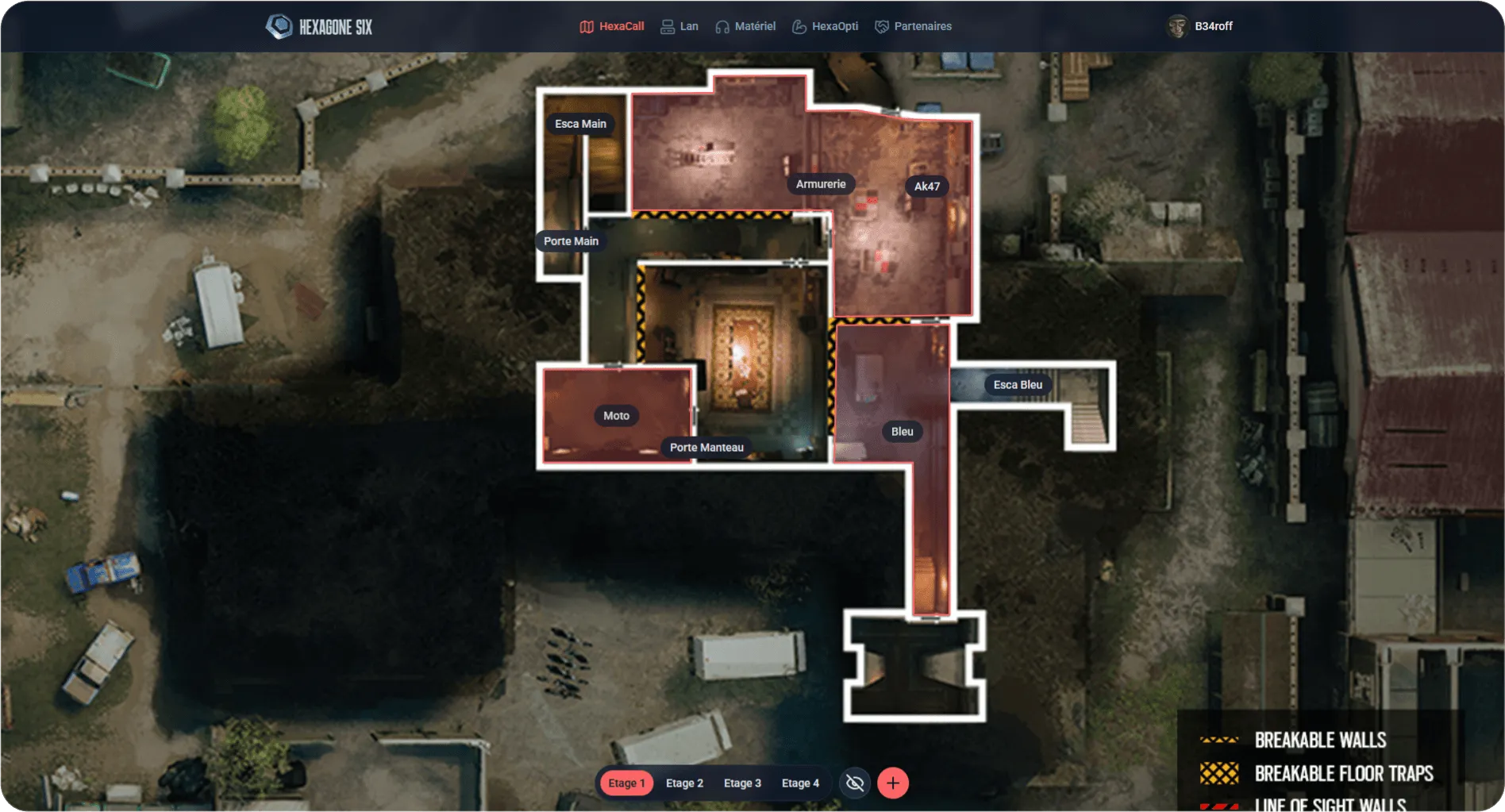Open the B34roff profile menu
1505x812 pixels.
click(1200, 26)
